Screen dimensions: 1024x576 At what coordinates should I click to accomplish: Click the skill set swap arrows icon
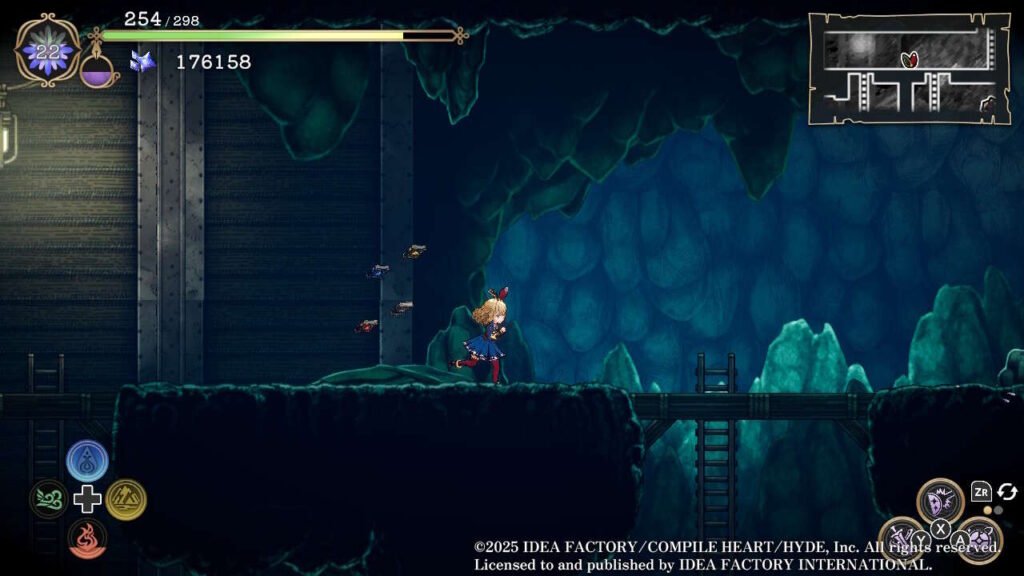(1007, 491)
